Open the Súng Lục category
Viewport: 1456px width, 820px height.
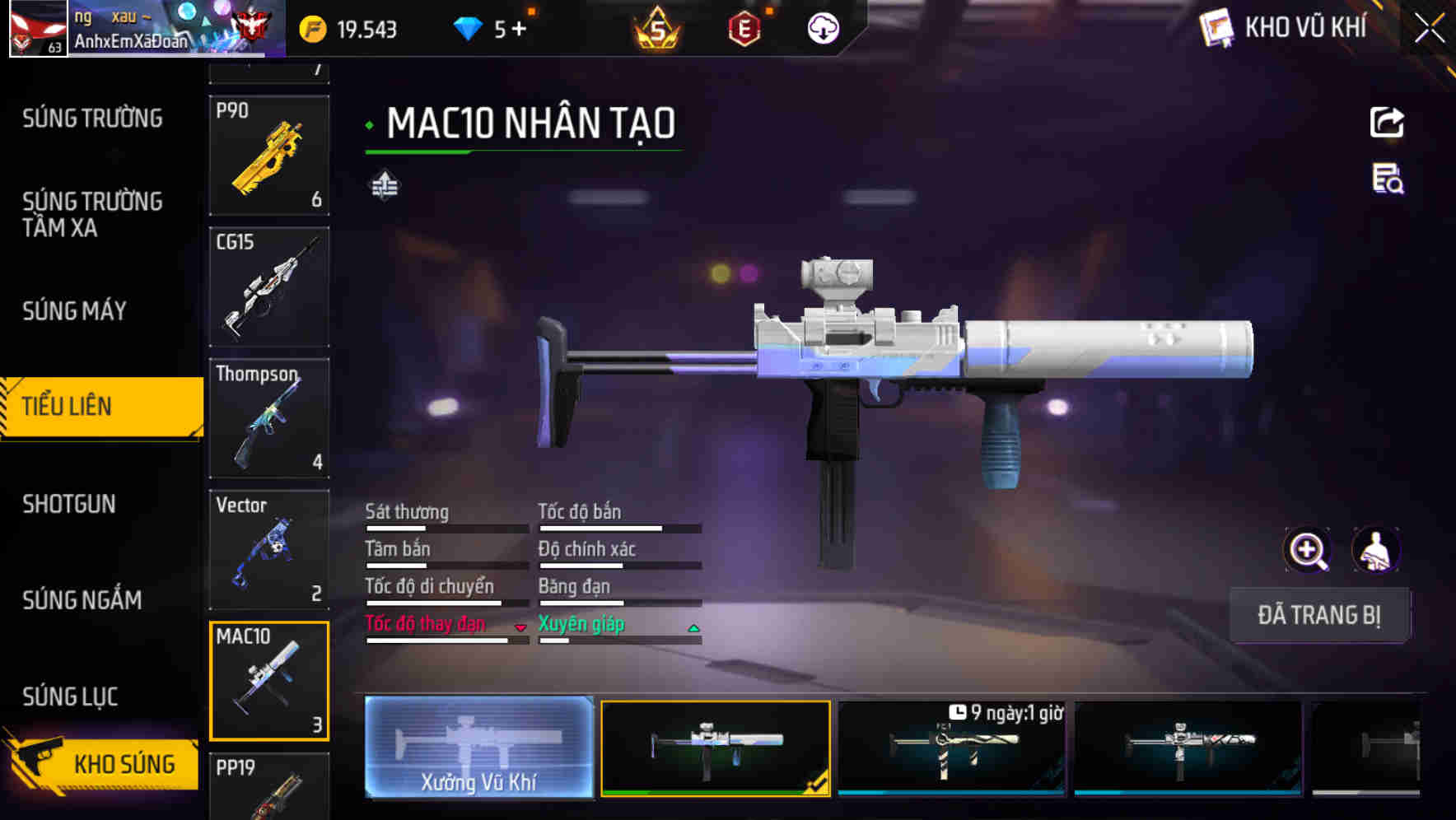(70, 697)
